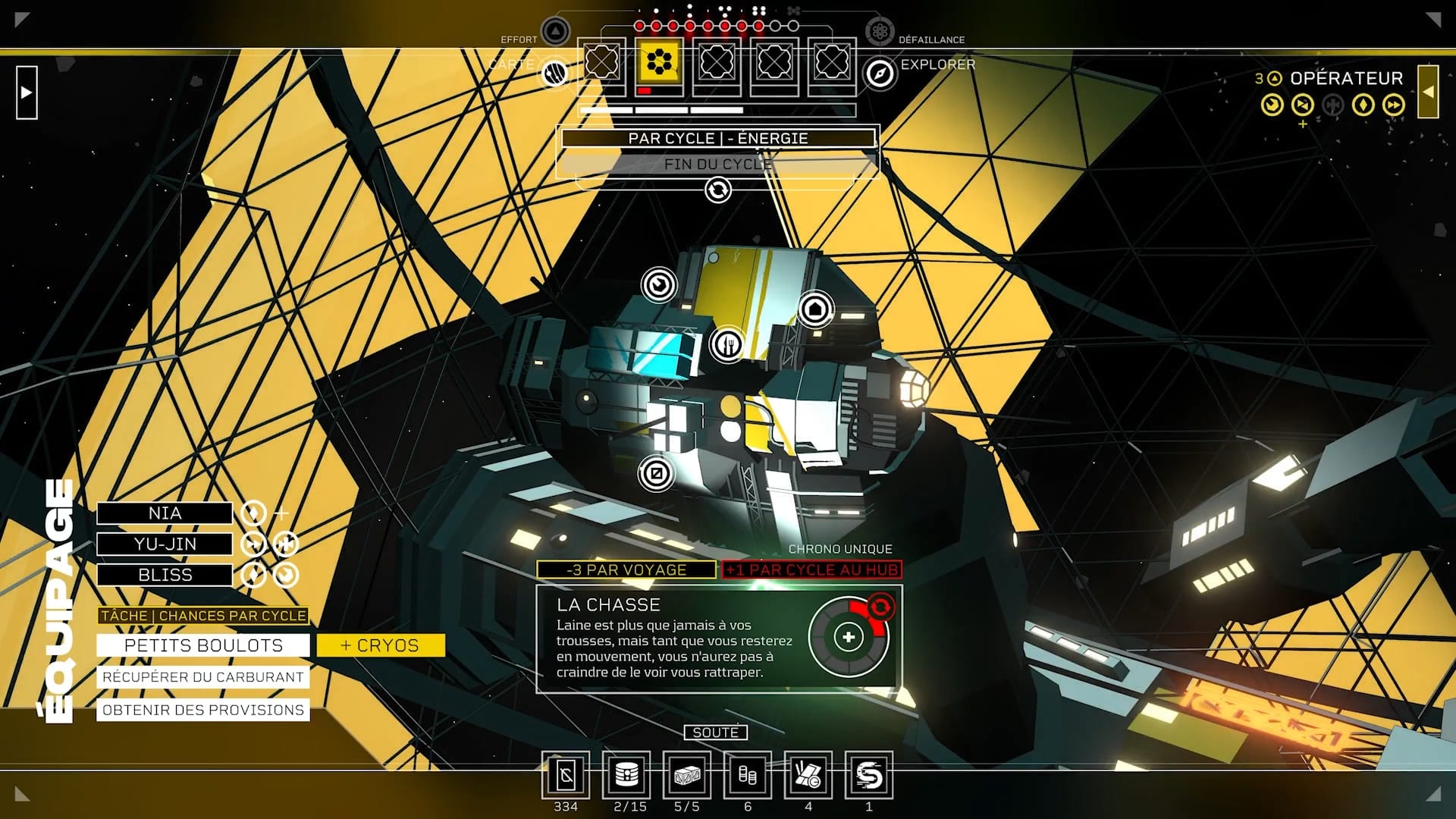Screen dimensions: 1456x819
Task: Select crew member NIA
Action: [165, 513]
